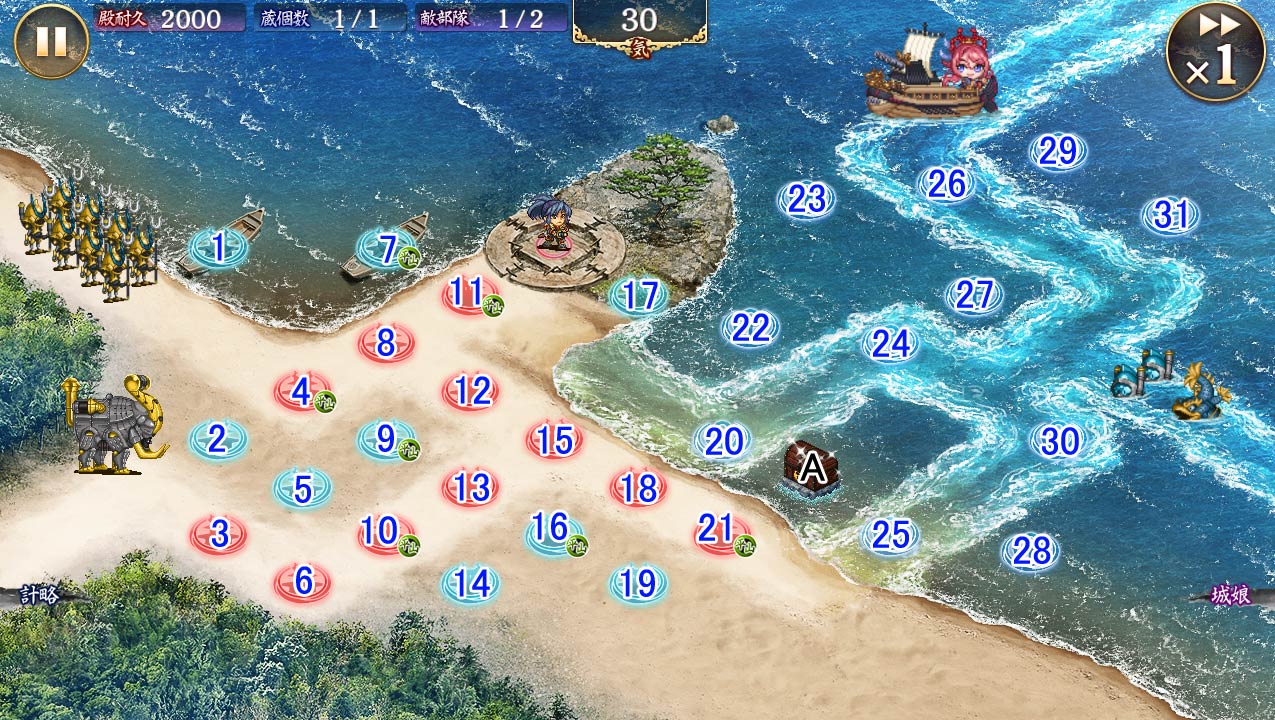Select deployment tile 21
The height and width of the screenshot is (720, 1275).
(x=721, y=531)
